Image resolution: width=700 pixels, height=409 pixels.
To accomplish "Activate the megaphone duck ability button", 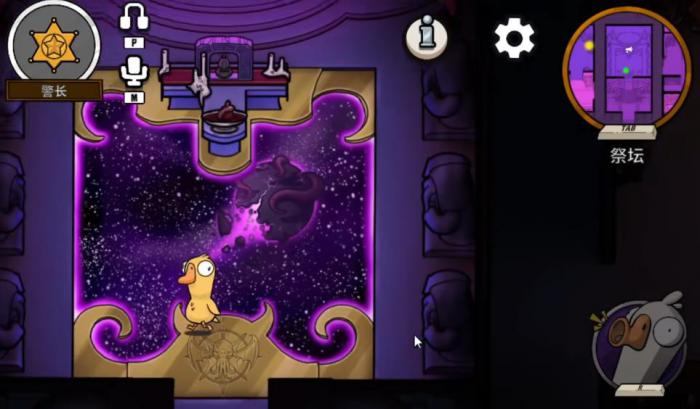I will coord(639,347).
